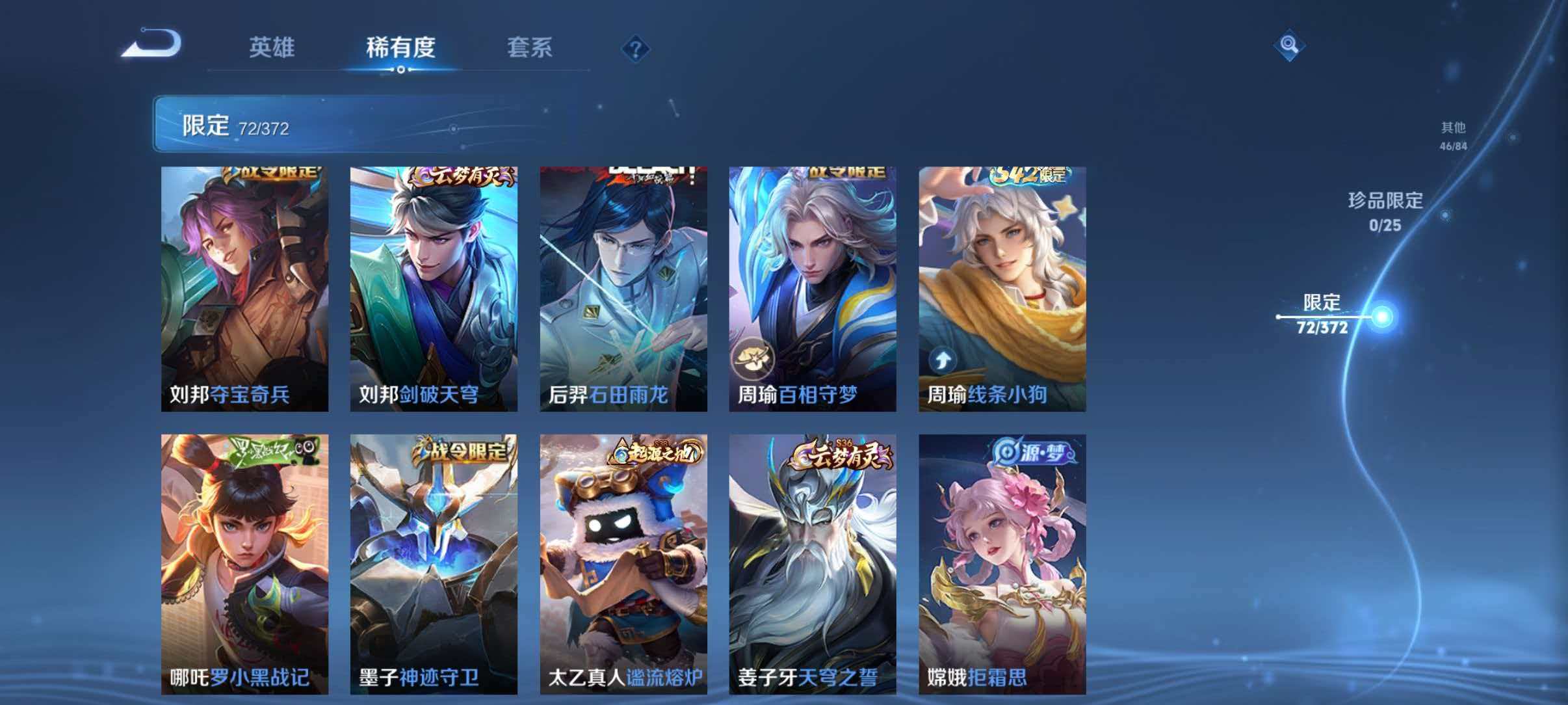Switch to the 英雄 tab

pyautogui.click(x=274, y=47)
